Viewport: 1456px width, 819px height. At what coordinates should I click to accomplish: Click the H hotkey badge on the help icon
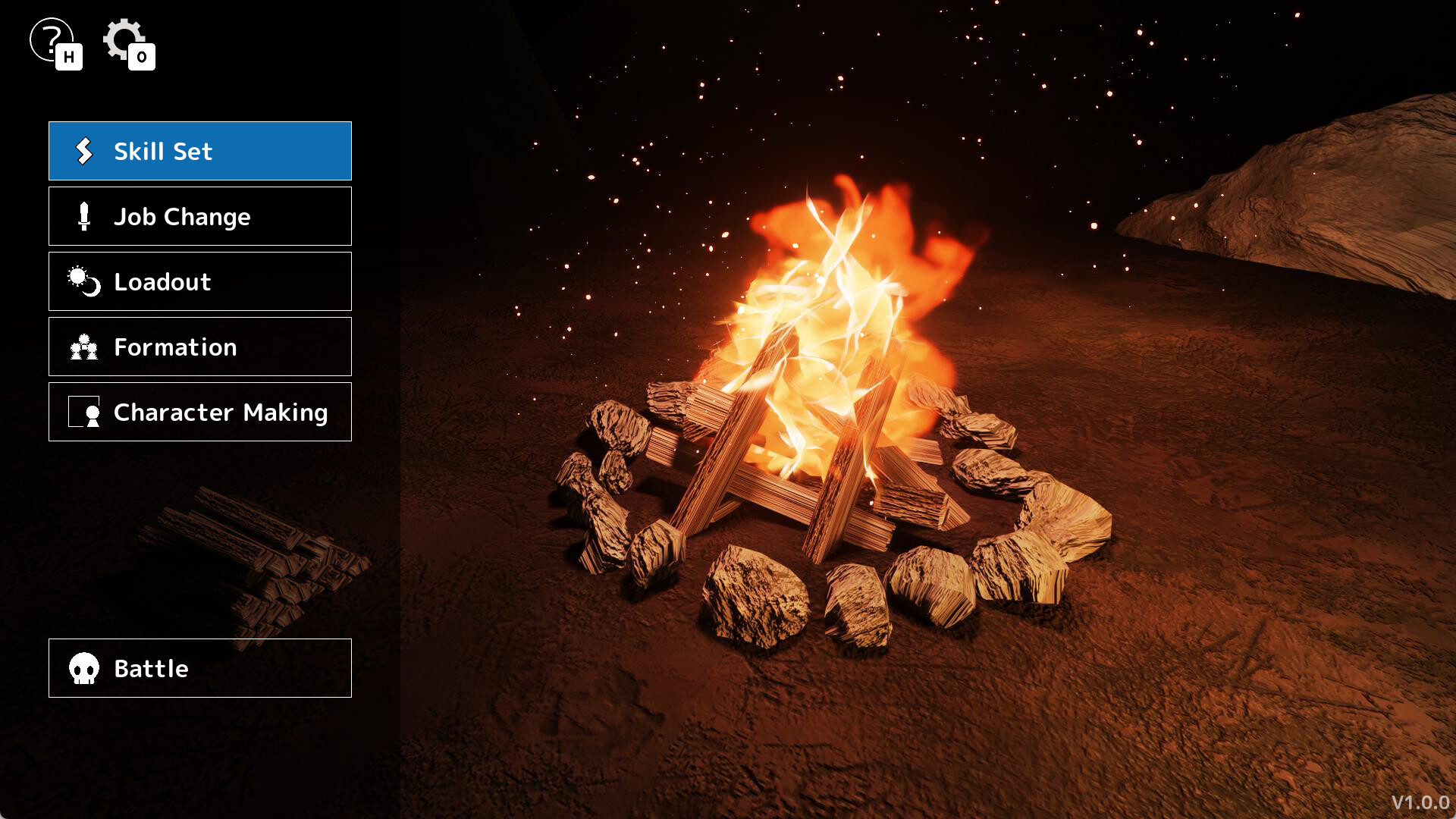coord(69,58)
